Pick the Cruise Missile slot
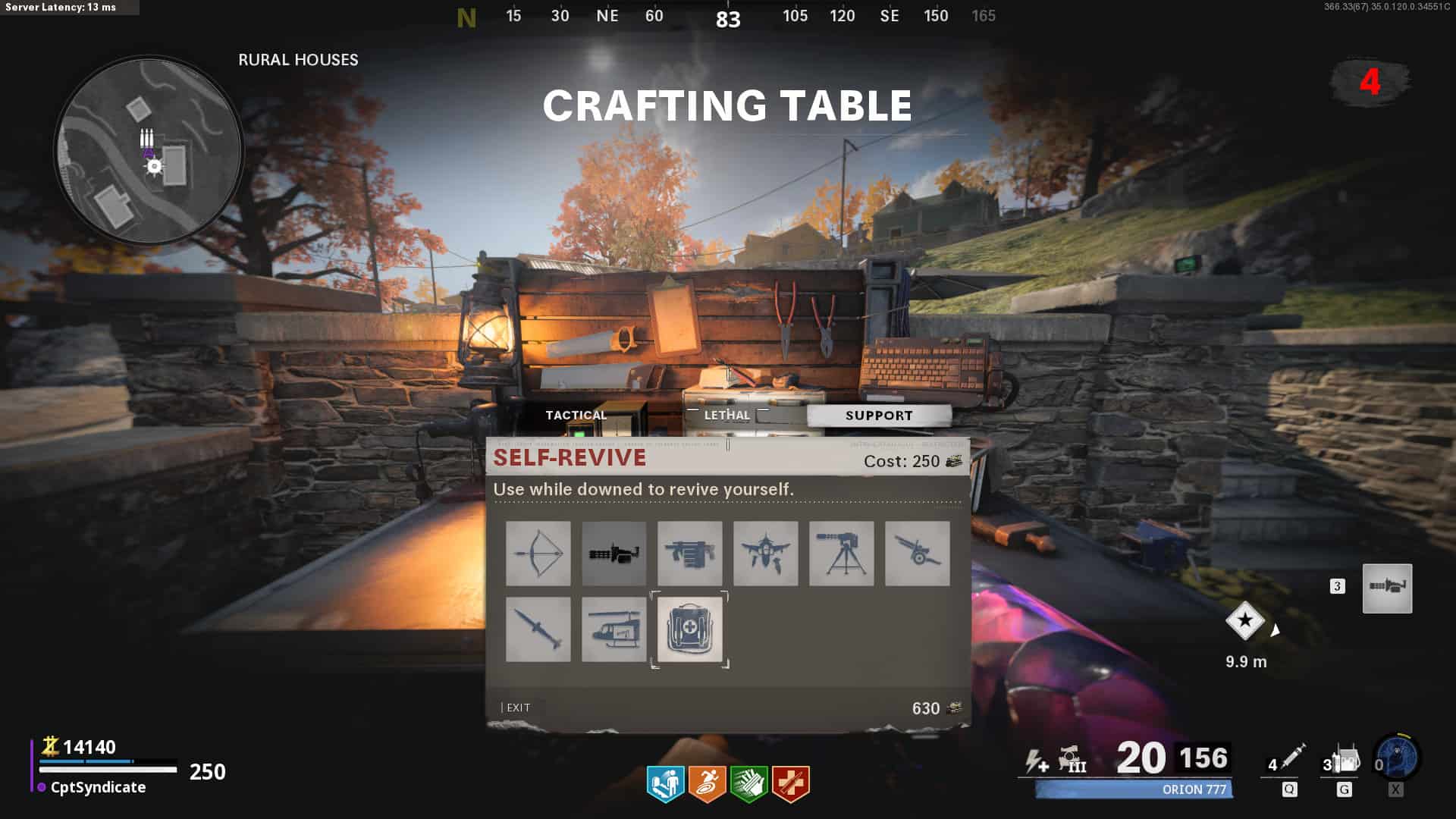The image size is (1456, 819). (538, 629)
